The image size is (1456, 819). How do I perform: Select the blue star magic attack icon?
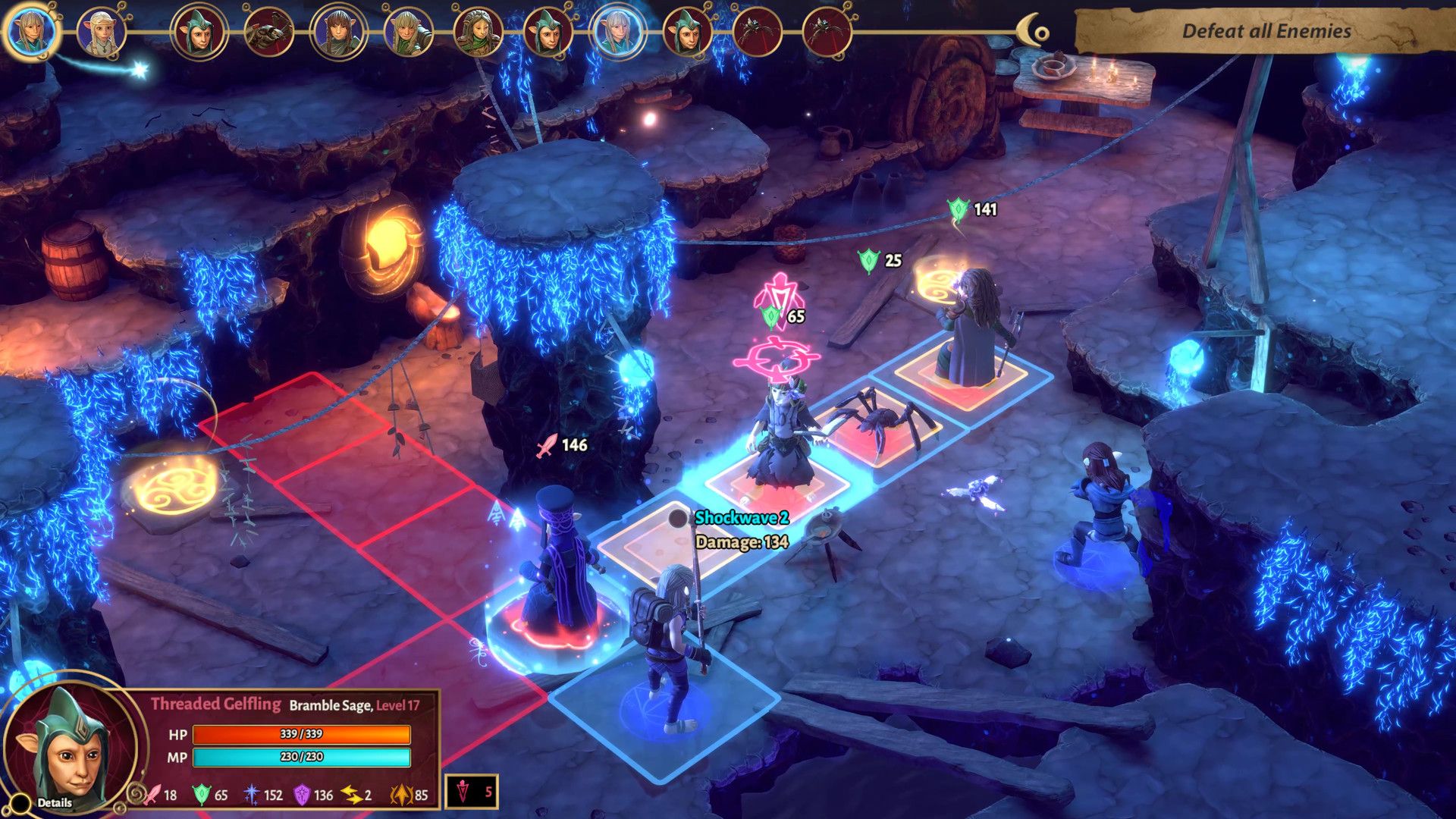pos(249,796)
